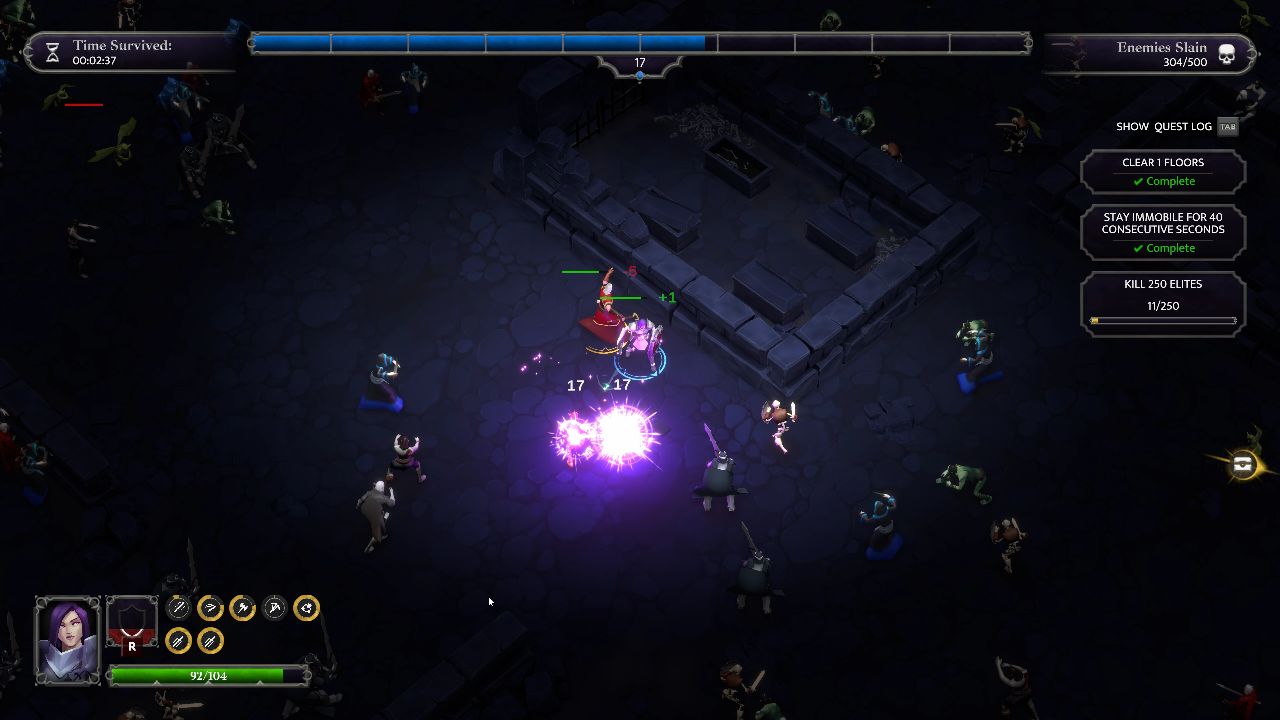The width and height of the screenshot is (1280, 720).
Task: Click the green 92/104 health bar
Action: (x=210, y=675)
